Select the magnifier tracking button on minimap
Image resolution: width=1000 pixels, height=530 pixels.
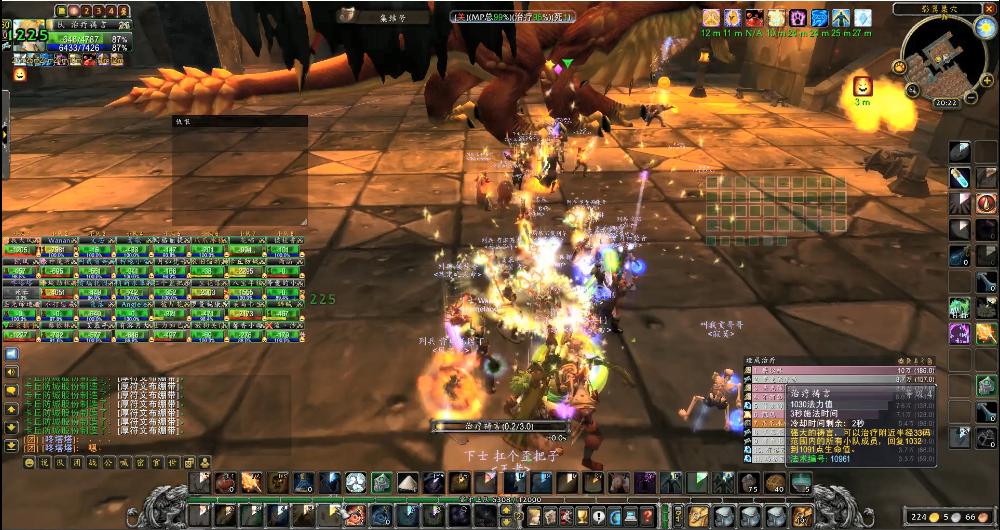[913, 91]
